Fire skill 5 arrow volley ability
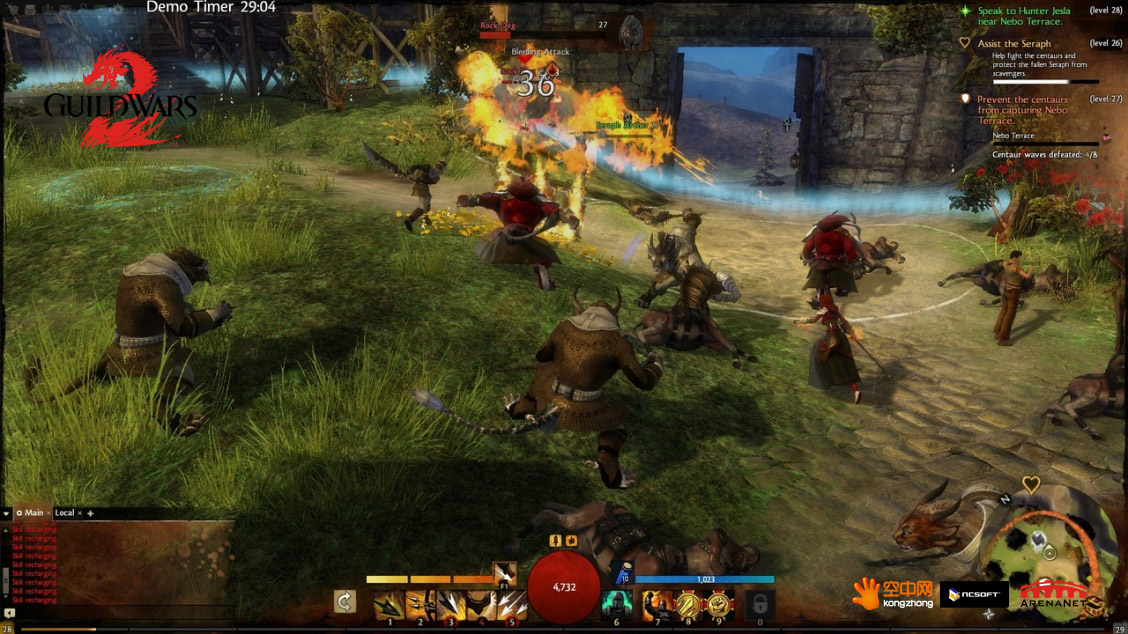Screen dimensions: 1128x634 511,604
